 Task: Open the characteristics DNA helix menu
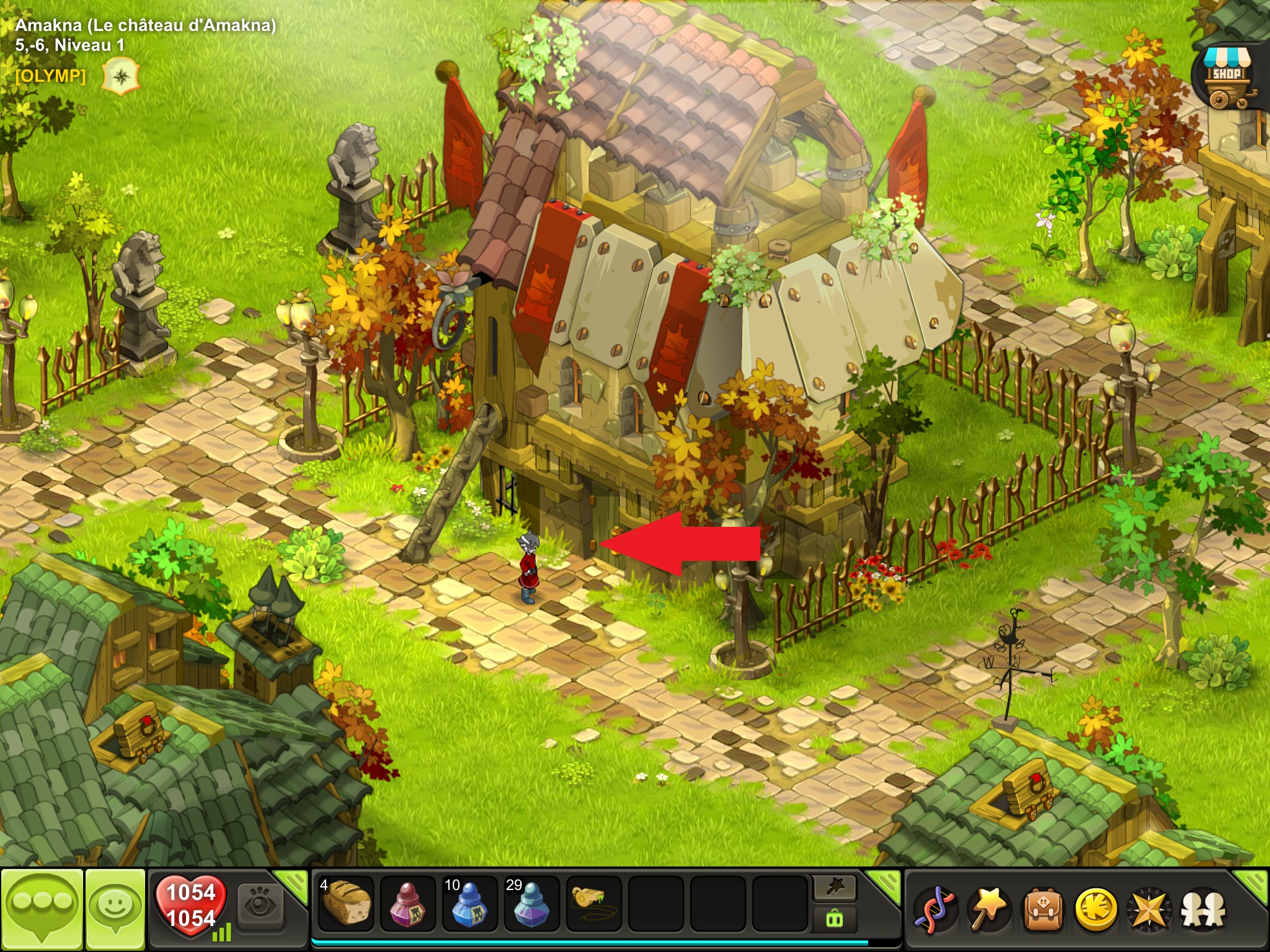(936, 910)
